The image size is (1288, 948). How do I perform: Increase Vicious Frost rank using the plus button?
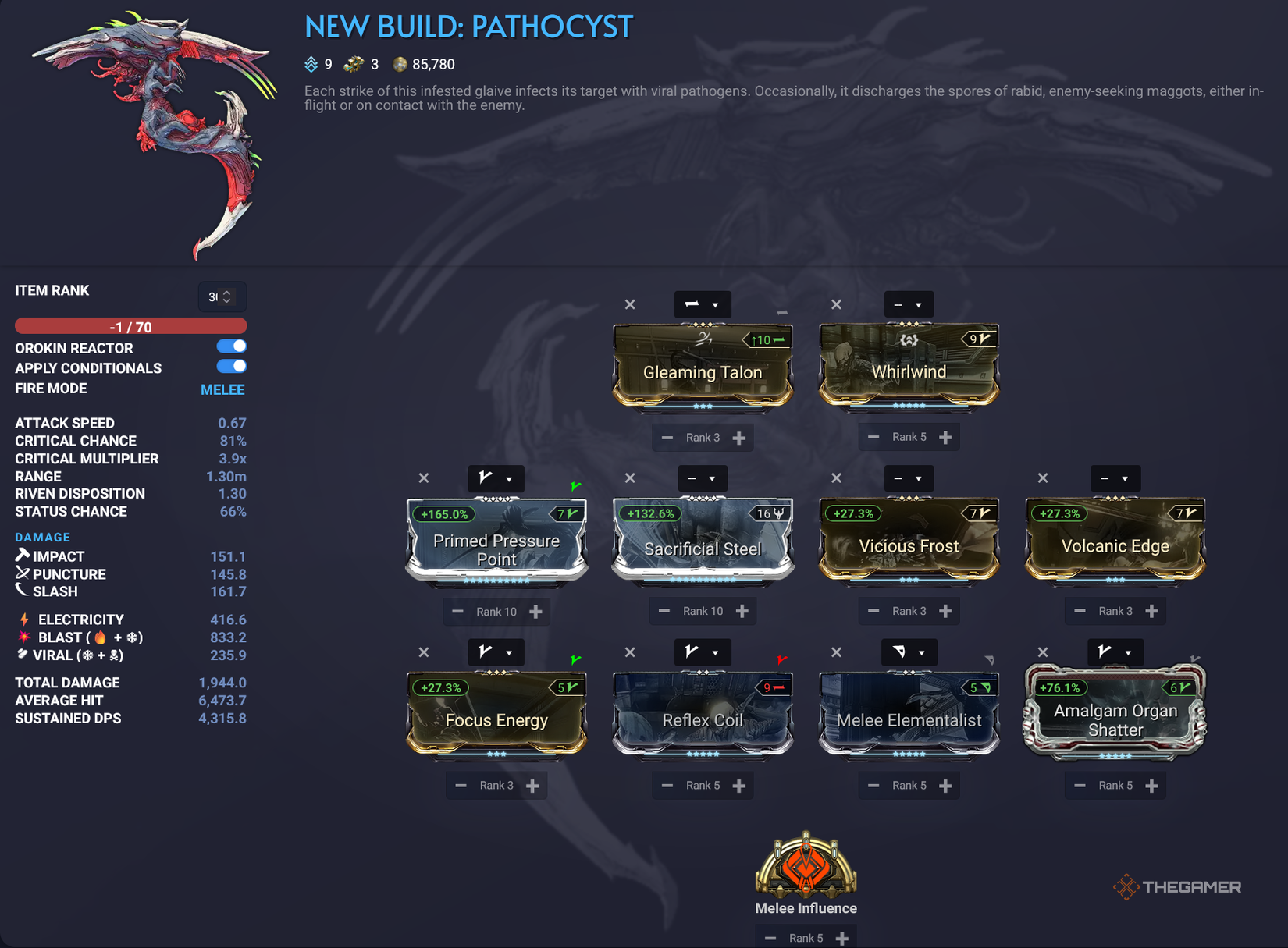[x=945, y=611]
